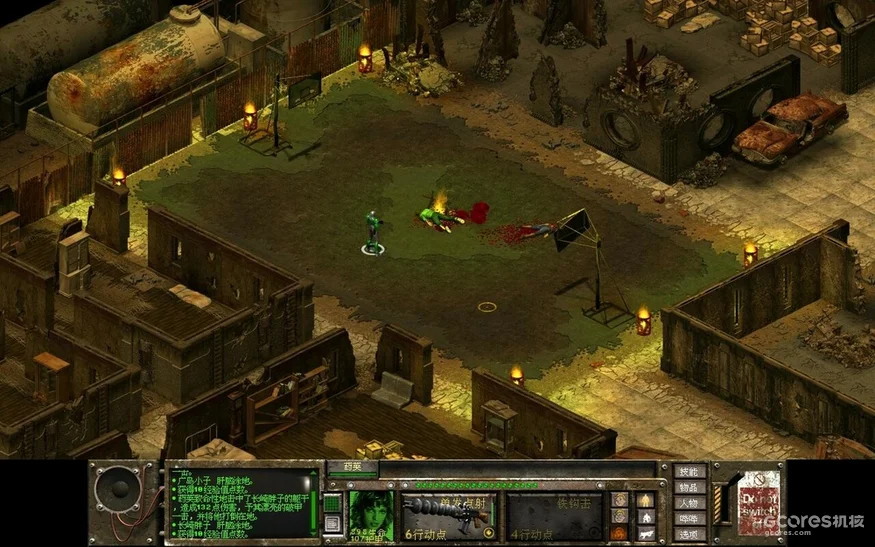
Task: Switch to the crouching stance icon
Action: click(x=646, y=517)
